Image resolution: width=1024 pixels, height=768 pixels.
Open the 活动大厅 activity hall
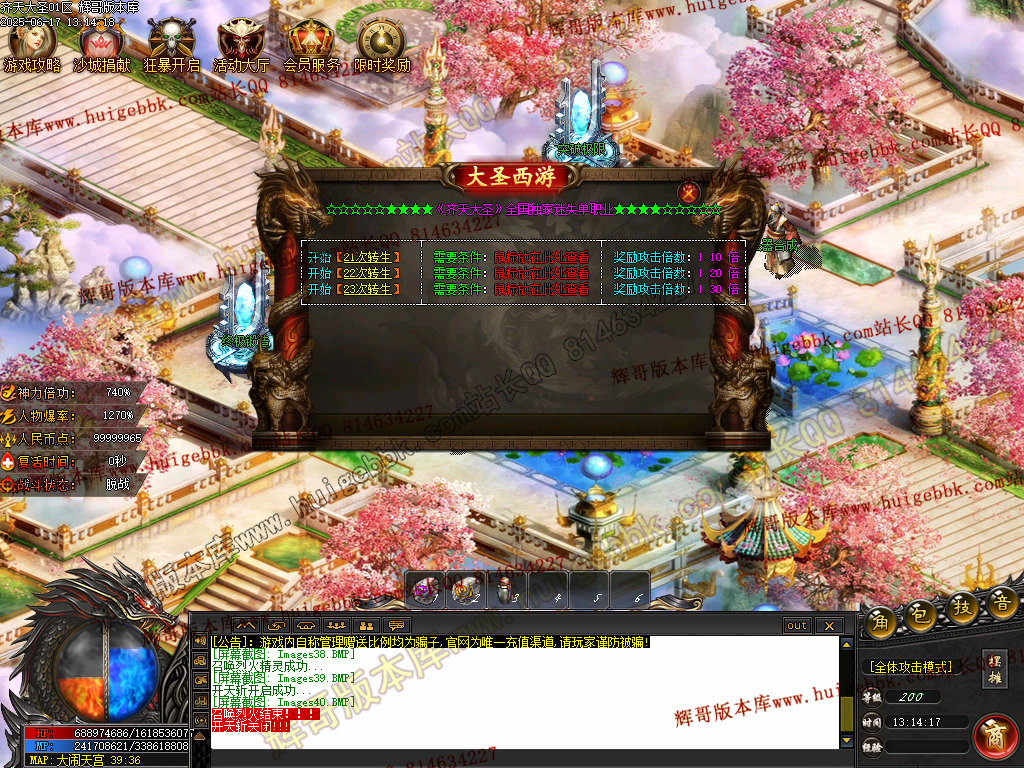click(x=241, y=45)
